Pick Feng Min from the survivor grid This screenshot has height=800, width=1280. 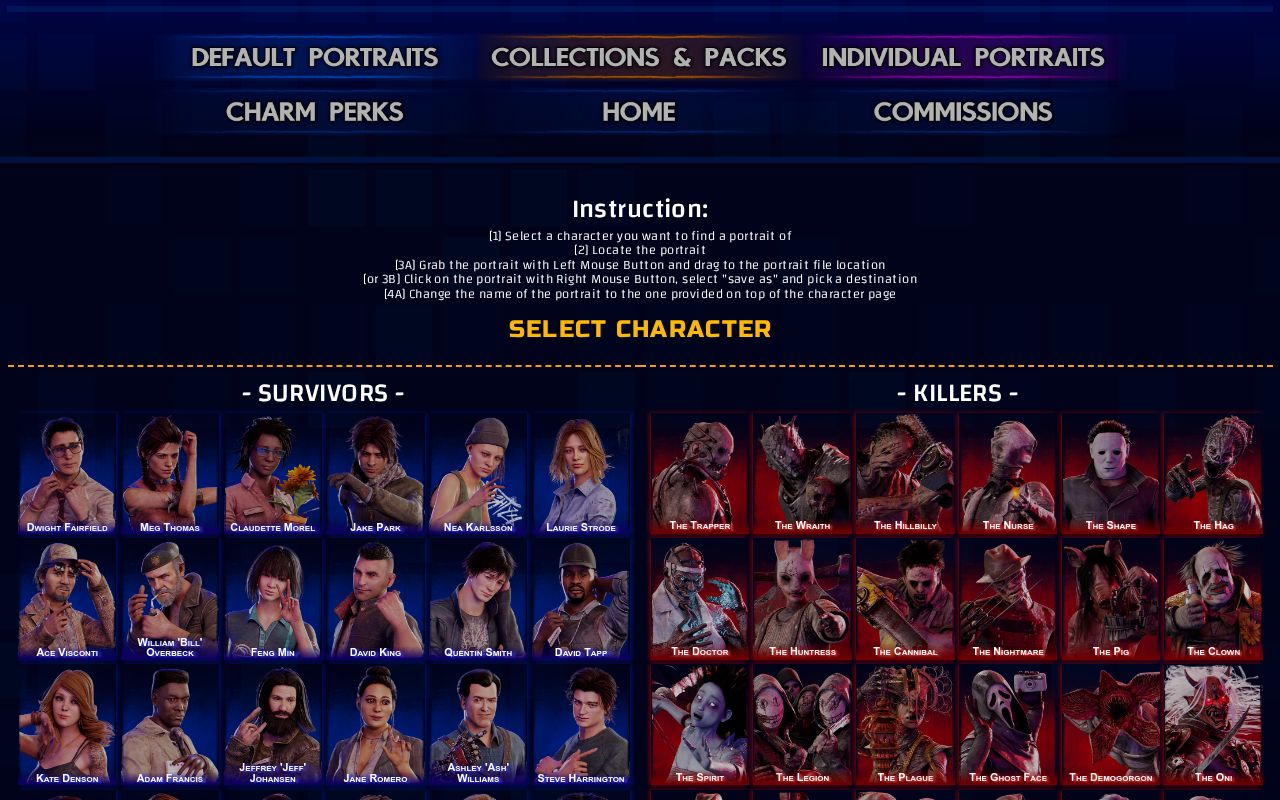pyautogui.click(x=272, y=598)
